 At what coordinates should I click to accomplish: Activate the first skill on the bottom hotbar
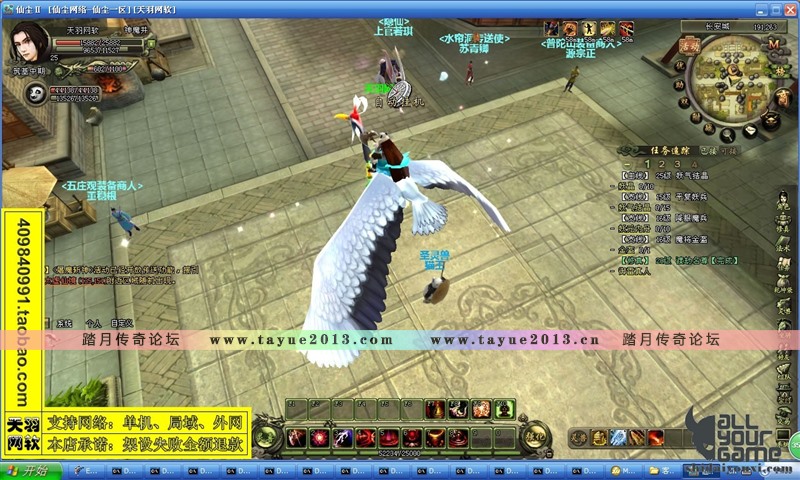296,437
